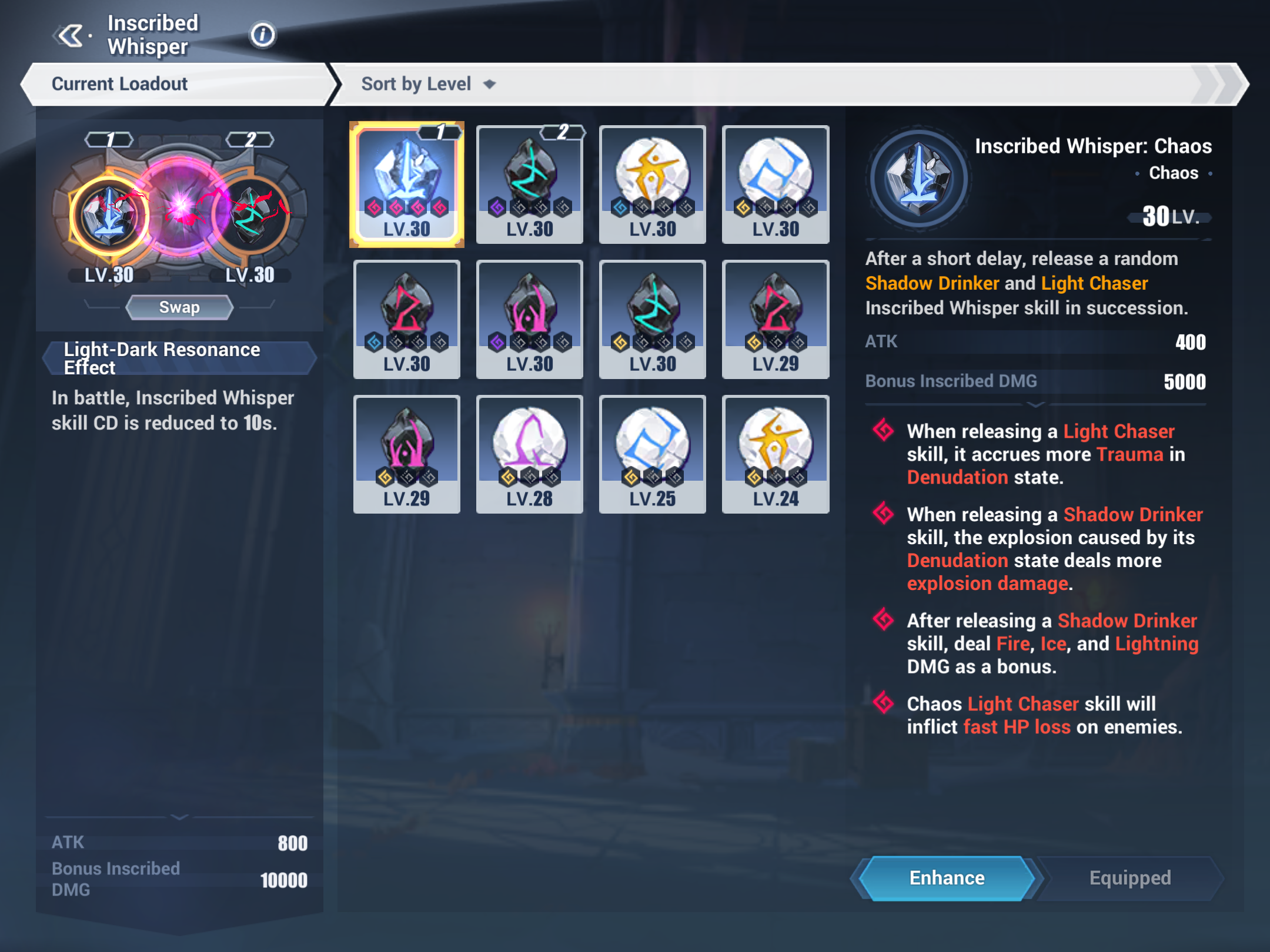This screenshot has height=952, width=1270.
Task: Switch to the Current Loadout tab
Action: tap(120, 83)
